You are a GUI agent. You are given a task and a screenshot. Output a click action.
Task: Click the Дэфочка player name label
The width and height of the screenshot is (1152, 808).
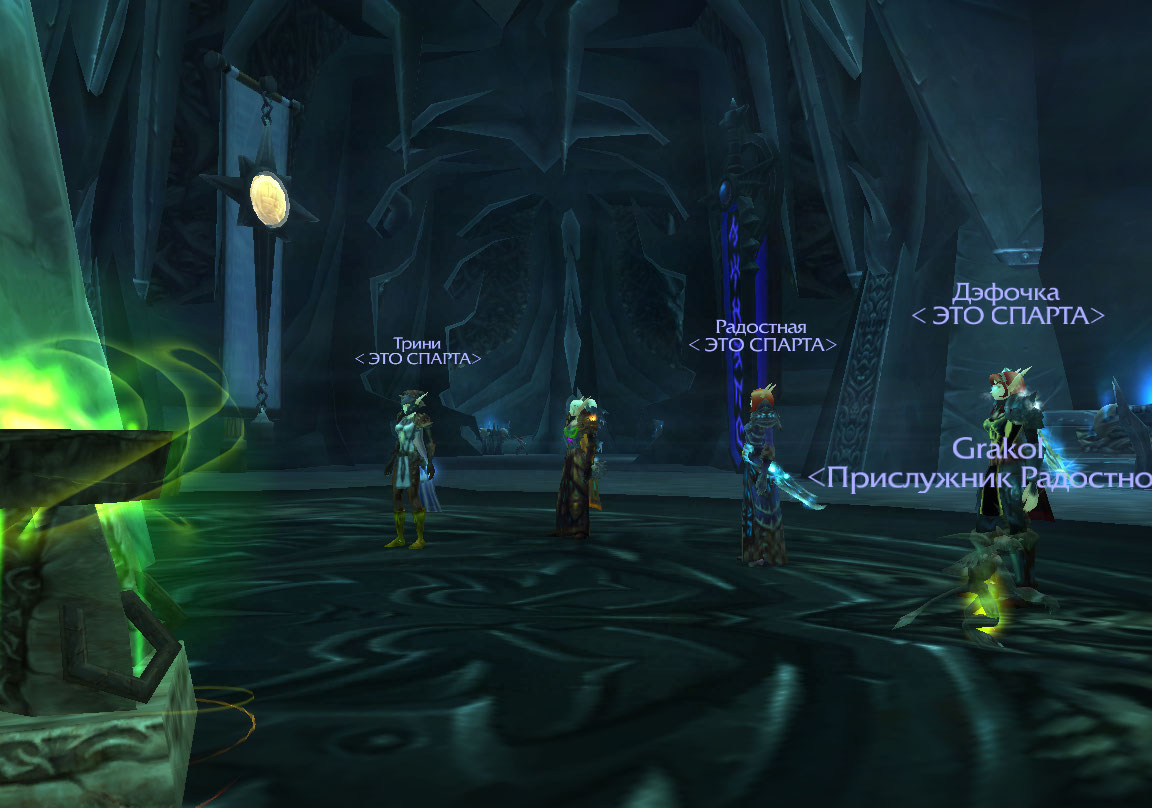click(1006, 292)
